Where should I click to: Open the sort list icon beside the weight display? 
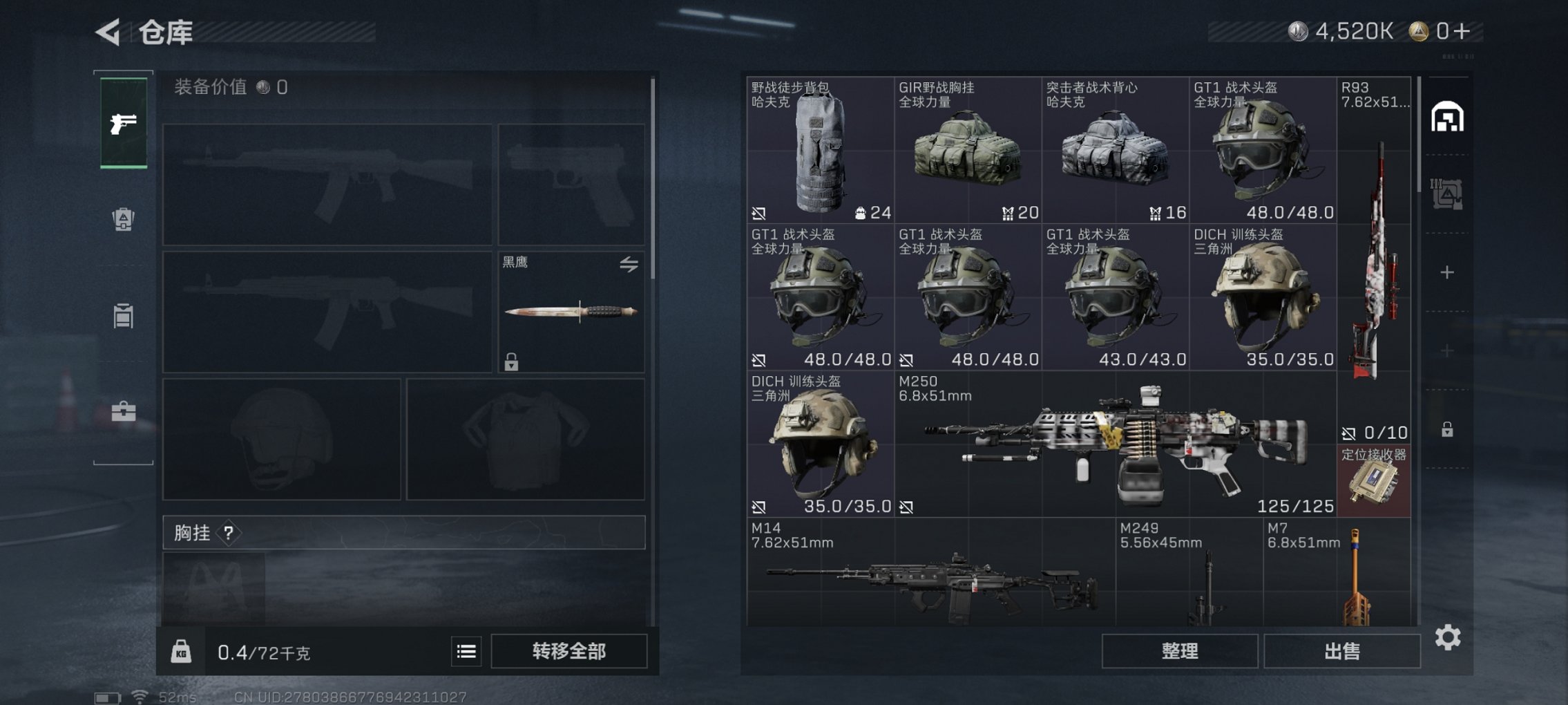[x=467, y=651]
